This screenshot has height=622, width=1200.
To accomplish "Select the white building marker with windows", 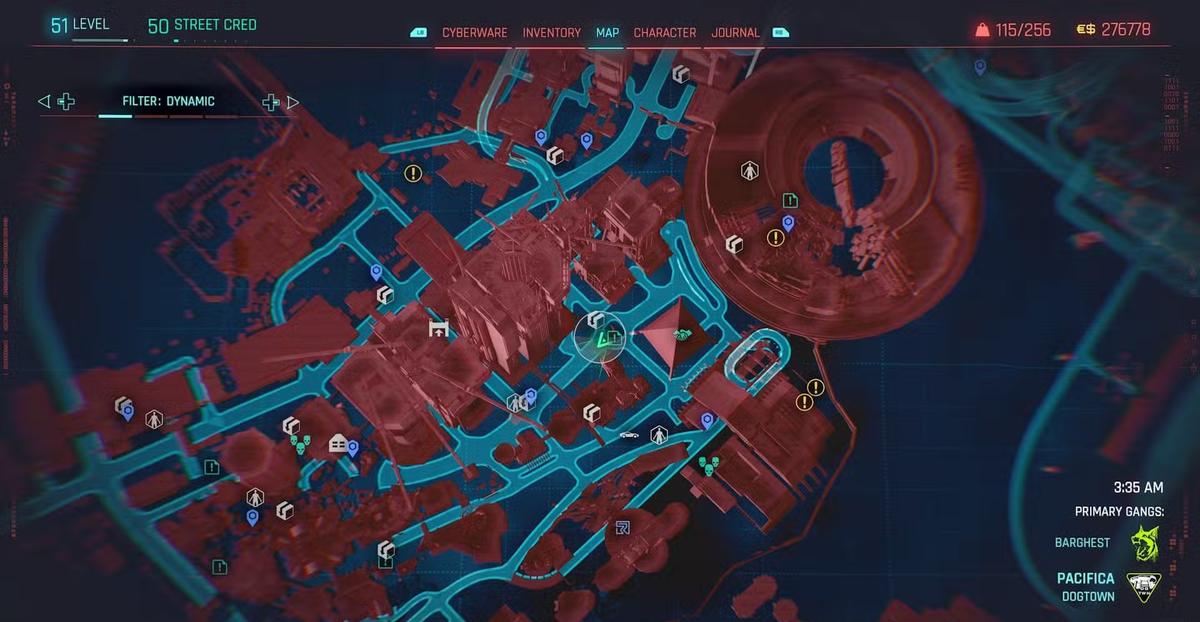I will click(x=338, y=444).
